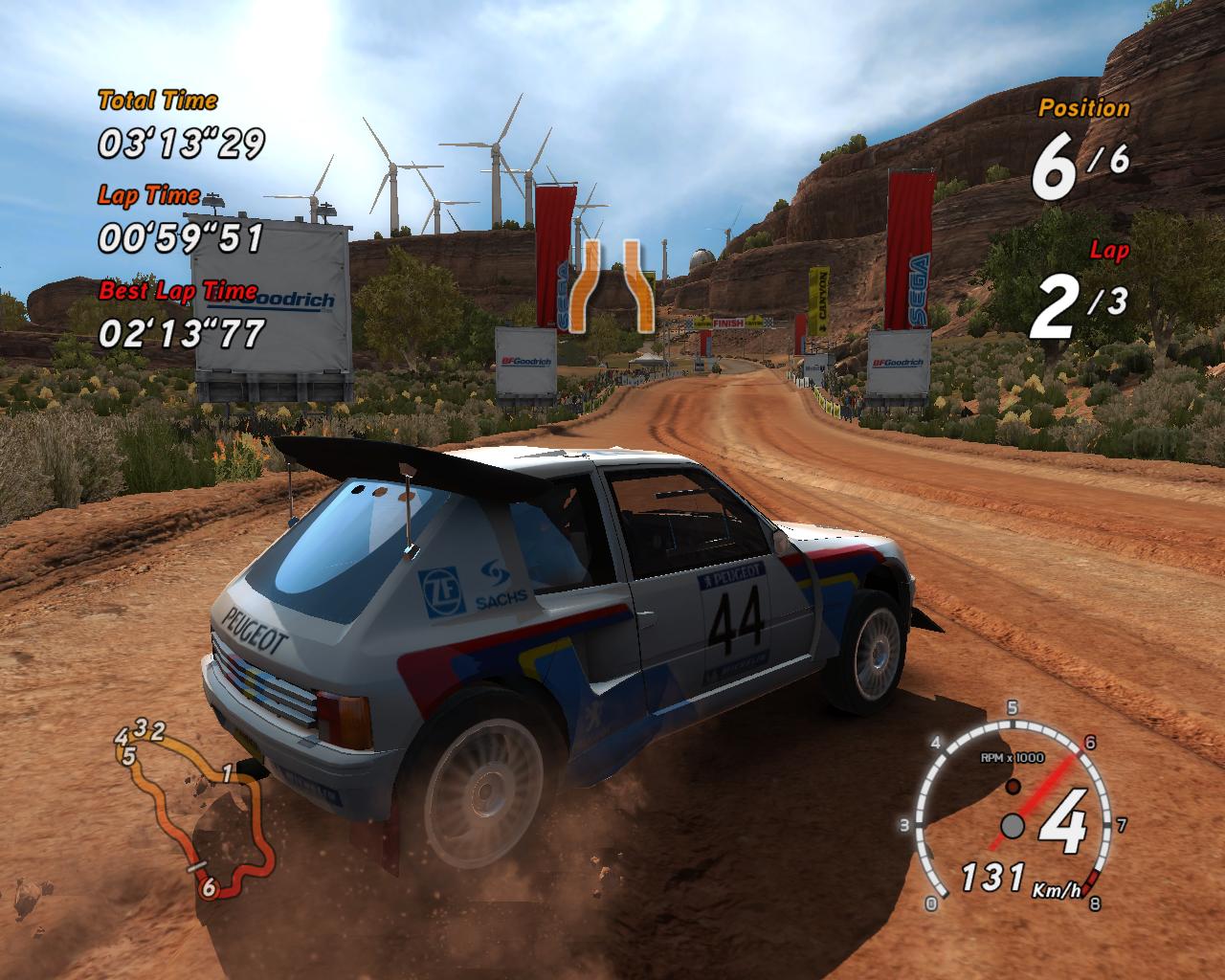The height and width of the screenshot is (980, 1225).
Task: Click the number 1 marker on the minimap
Action: point(227,773)
